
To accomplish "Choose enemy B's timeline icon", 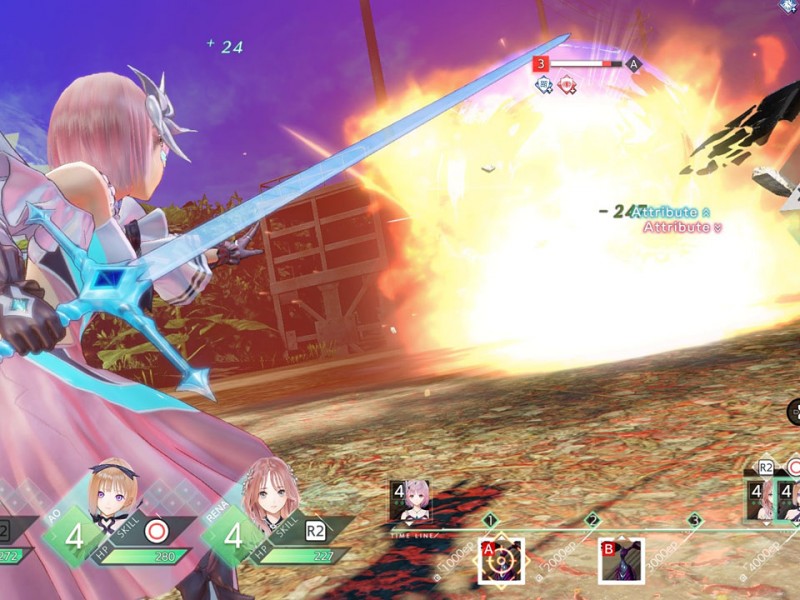I will tap(620, 560).
